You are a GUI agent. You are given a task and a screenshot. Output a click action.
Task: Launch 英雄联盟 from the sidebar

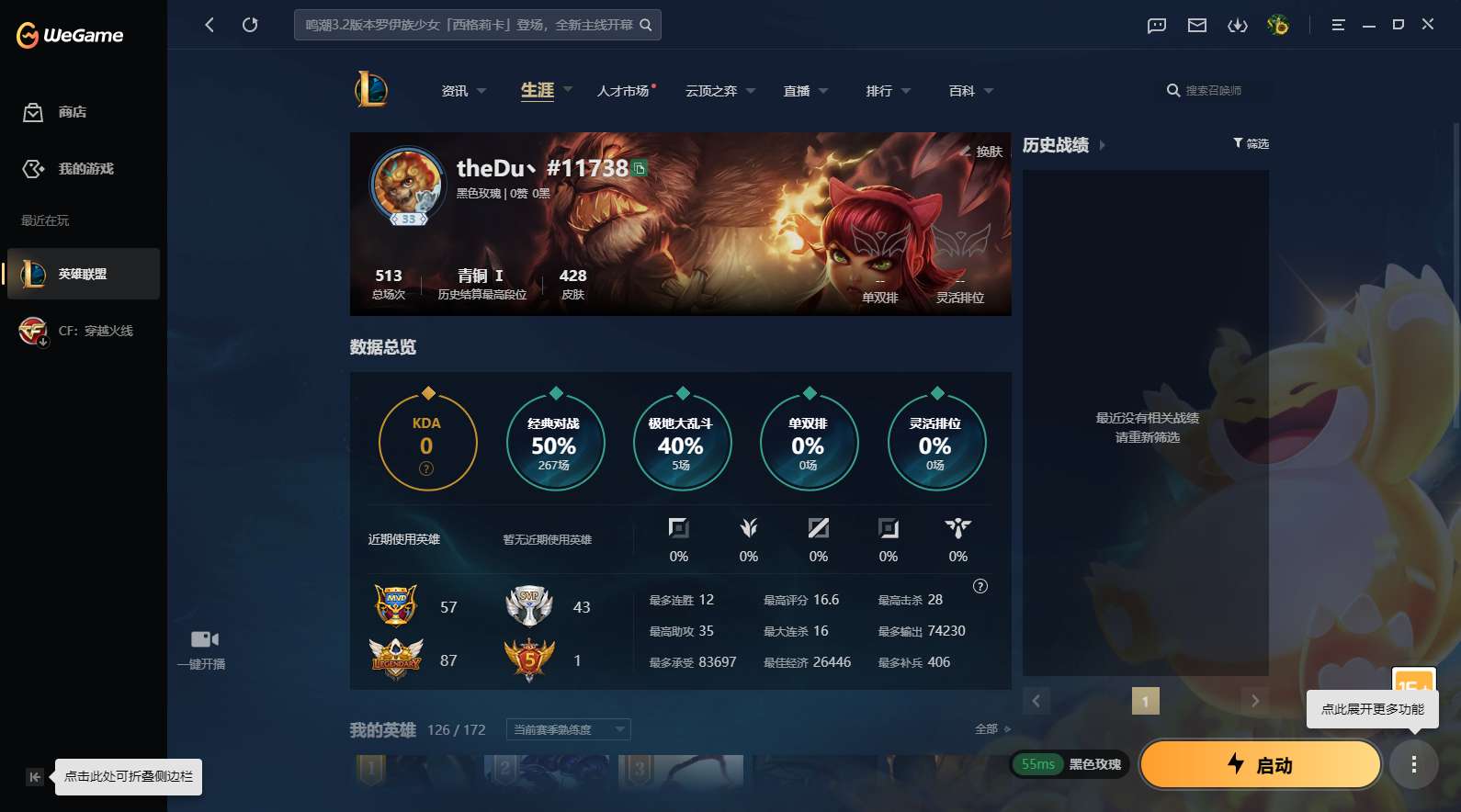[x=83, y=274]
